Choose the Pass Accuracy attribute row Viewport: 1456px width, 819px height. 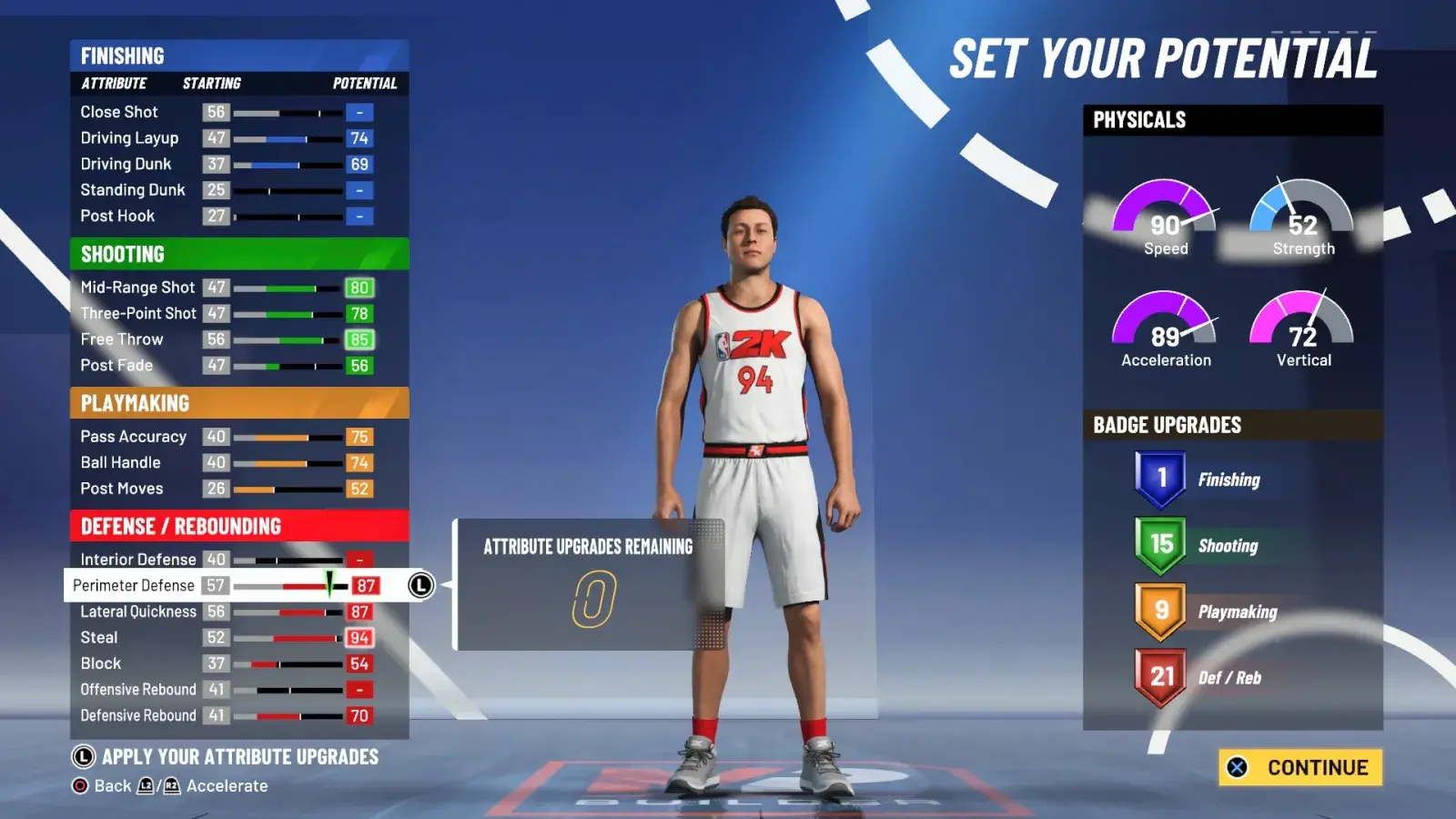[x=227, y=437]
